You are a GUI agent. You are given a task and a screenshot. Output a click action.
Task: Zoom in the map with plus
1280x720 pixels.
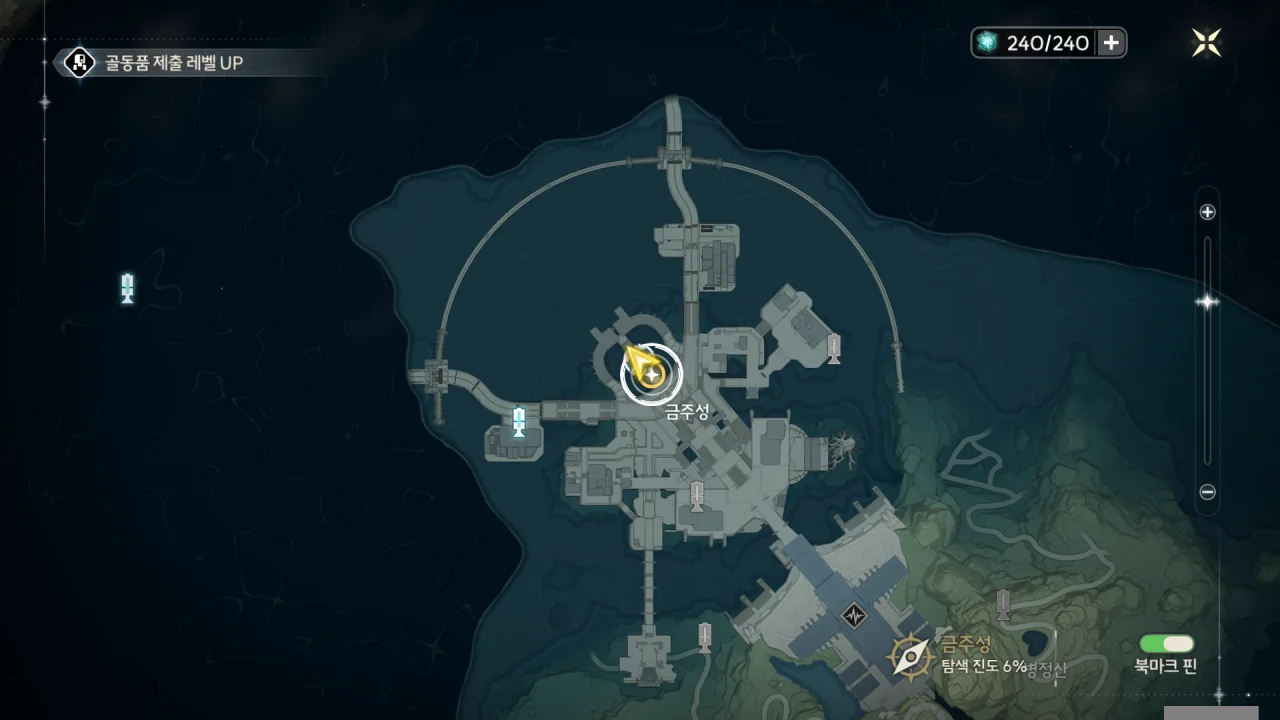(1207, 212)
